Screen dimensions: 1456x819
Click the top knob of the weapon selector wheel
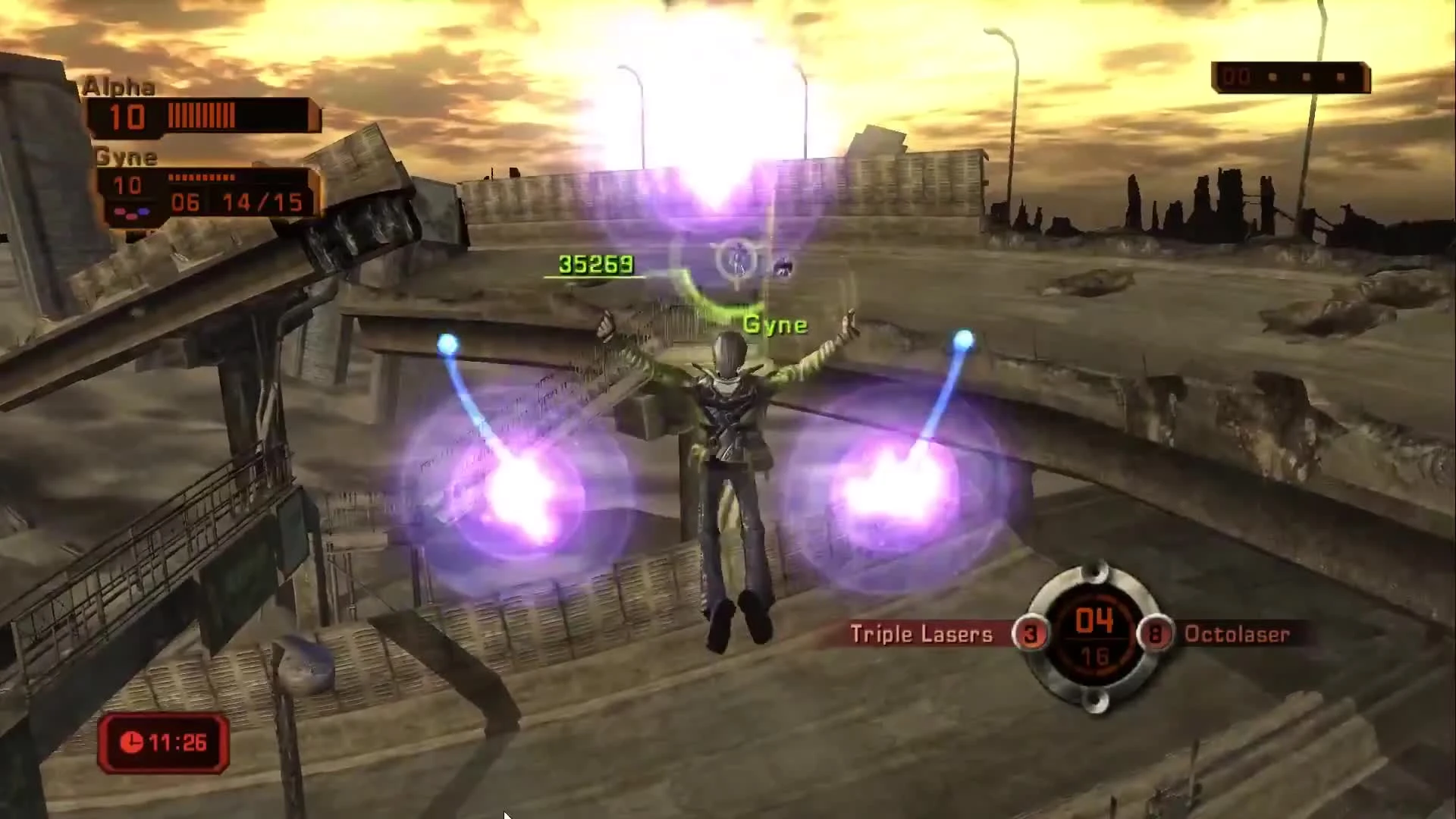pos(1096,572)
